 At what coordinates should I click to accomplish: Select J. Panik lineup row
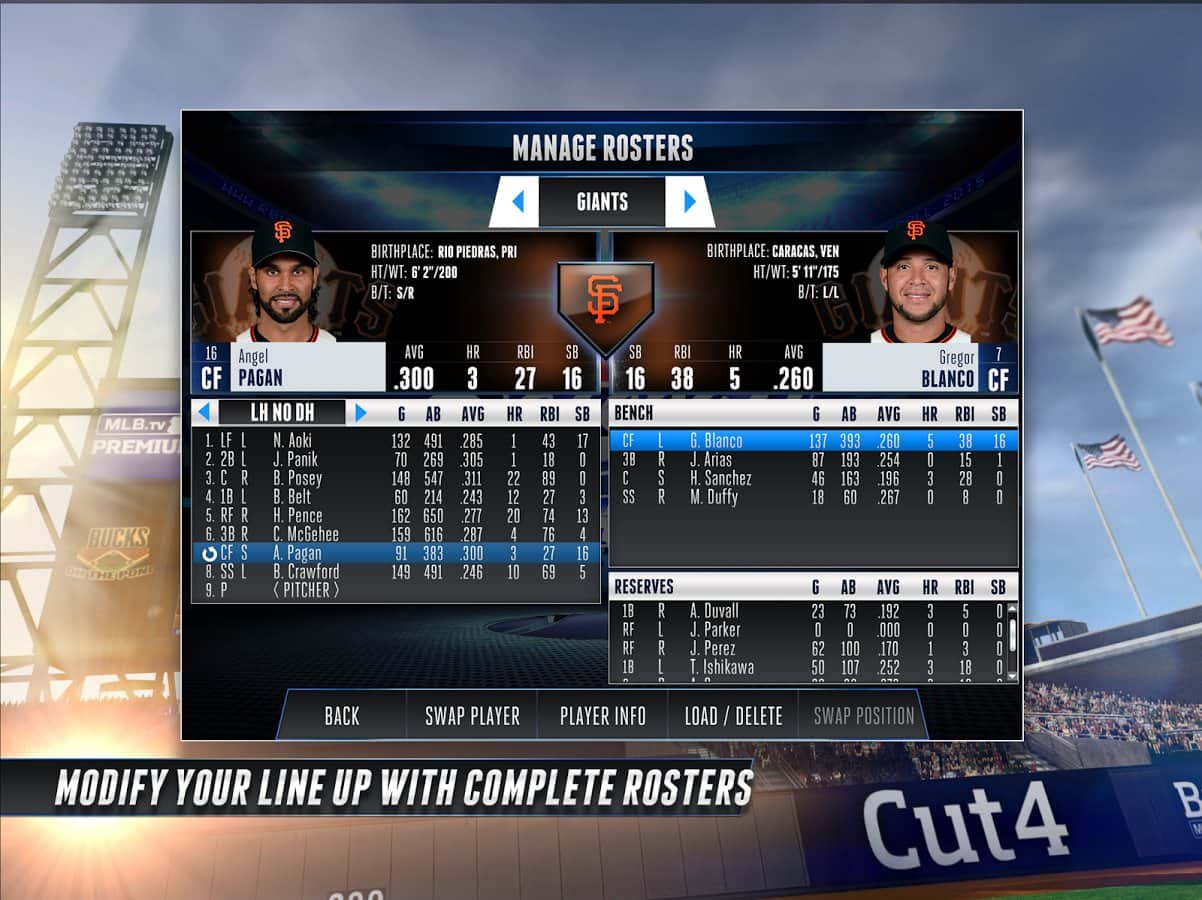396,459
